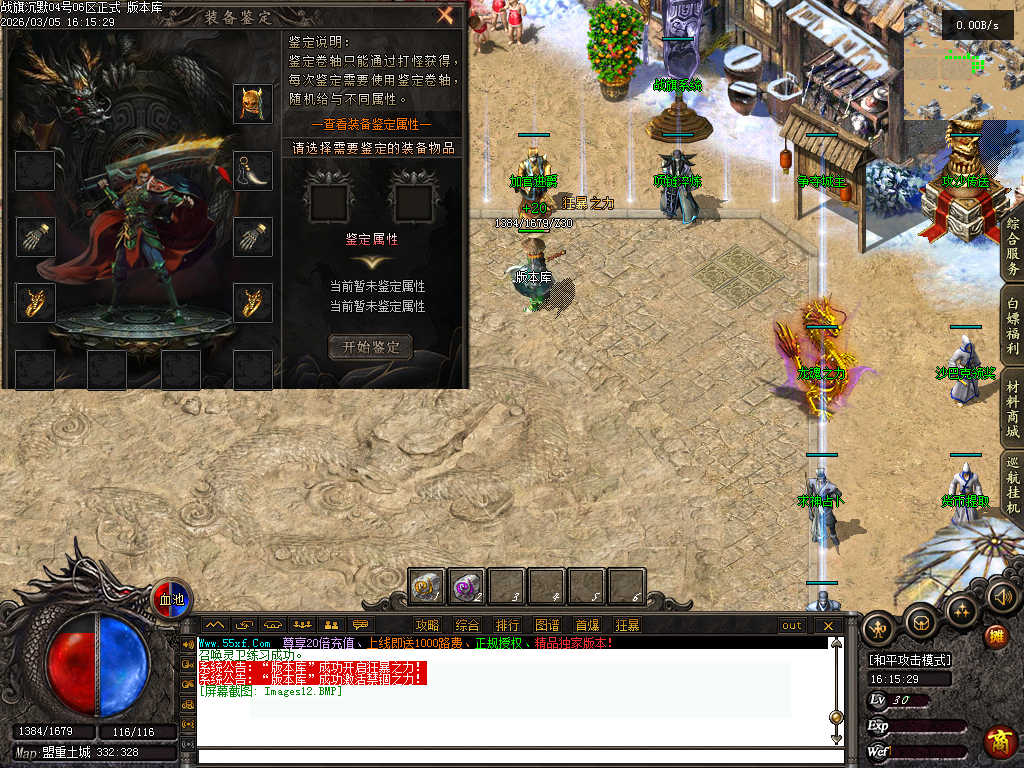Viewport: 1024px width, 768px height.
Task: Click the out button above chat
Action: click(792, 625)
